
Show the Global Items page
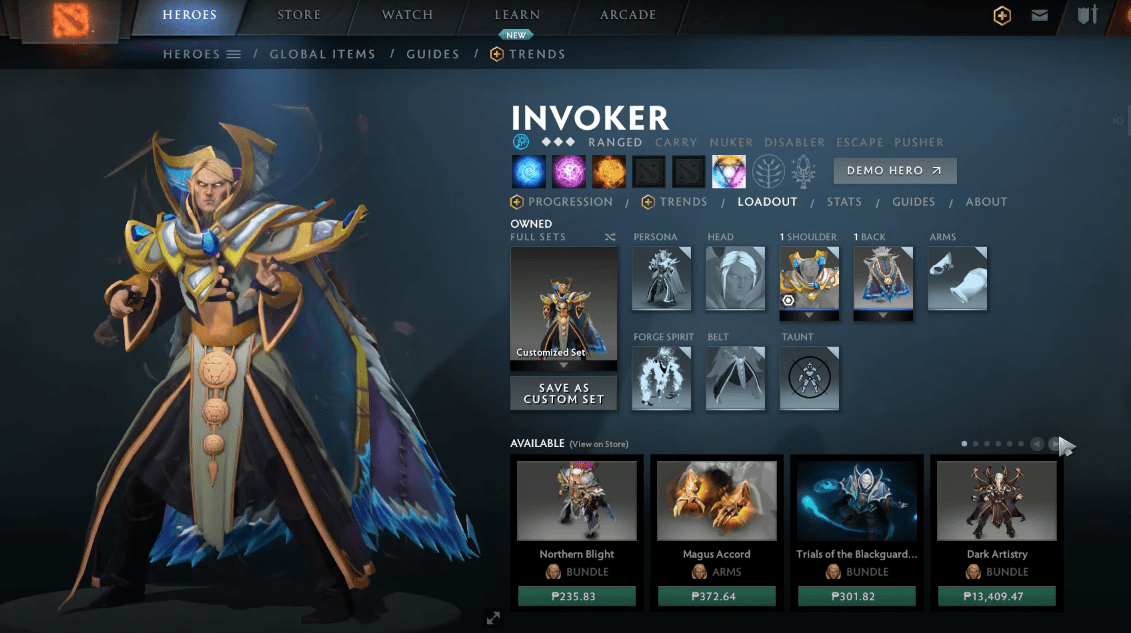[x=322, y=54]
